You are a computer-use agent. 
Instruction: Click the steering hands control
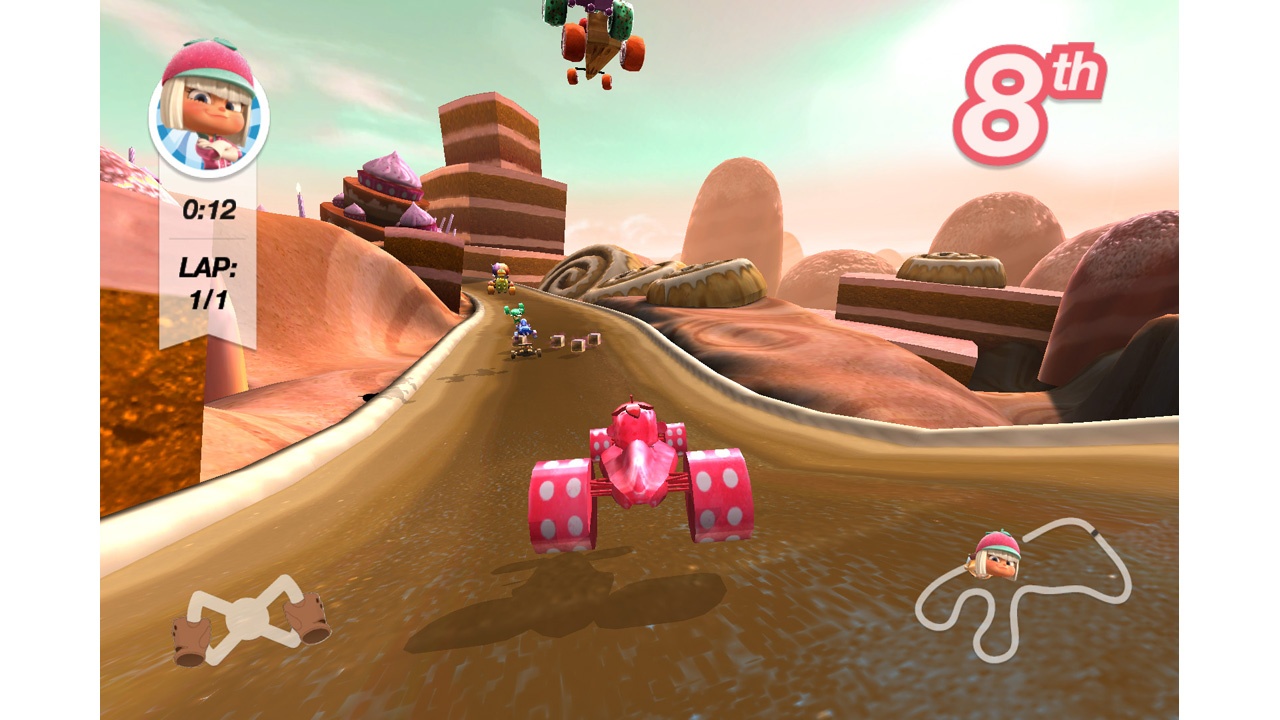(250, 619)
